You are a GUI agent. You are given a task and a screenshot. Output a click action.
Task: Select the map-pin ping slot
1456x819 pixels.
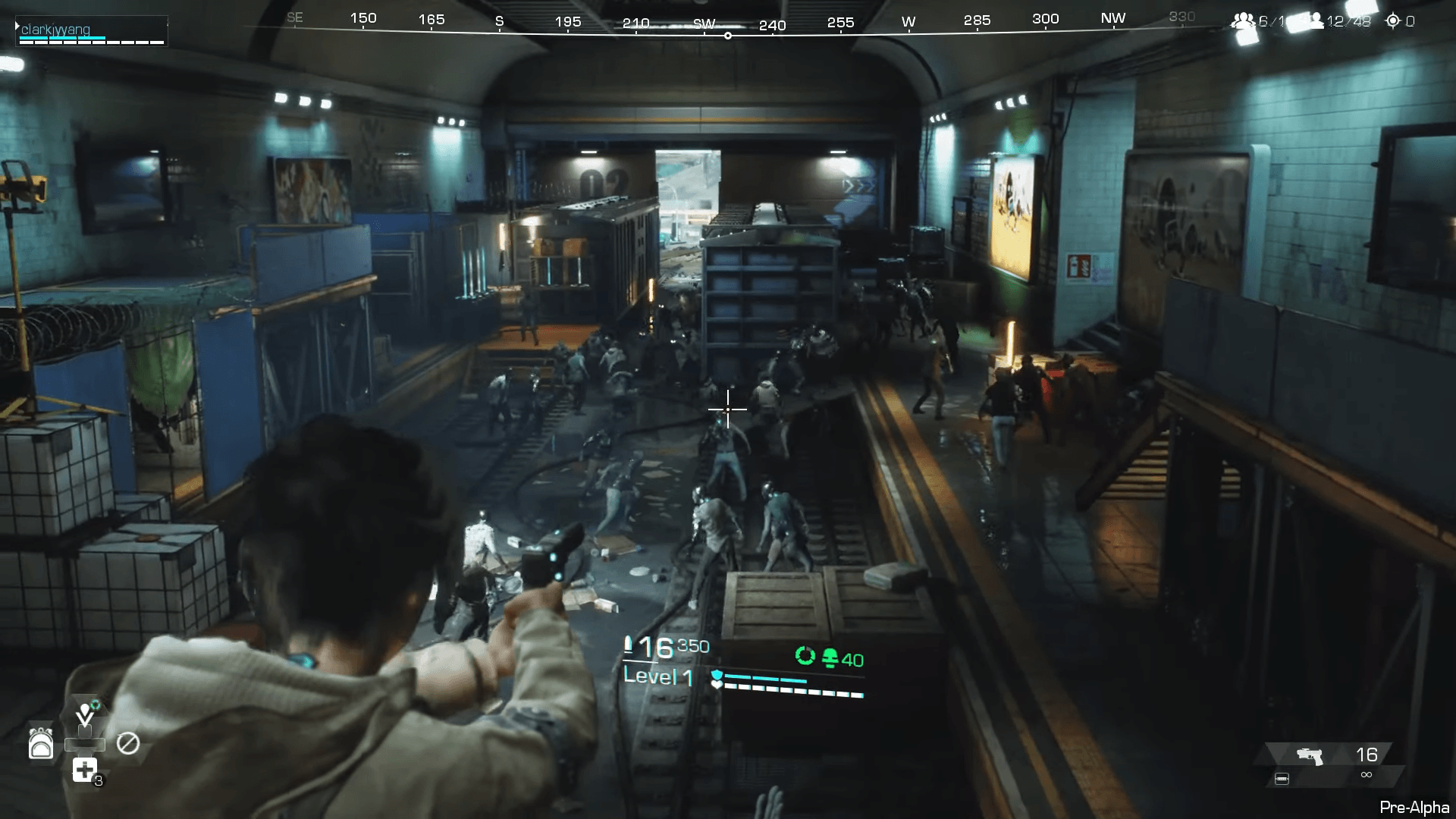[x=85, y=714]
